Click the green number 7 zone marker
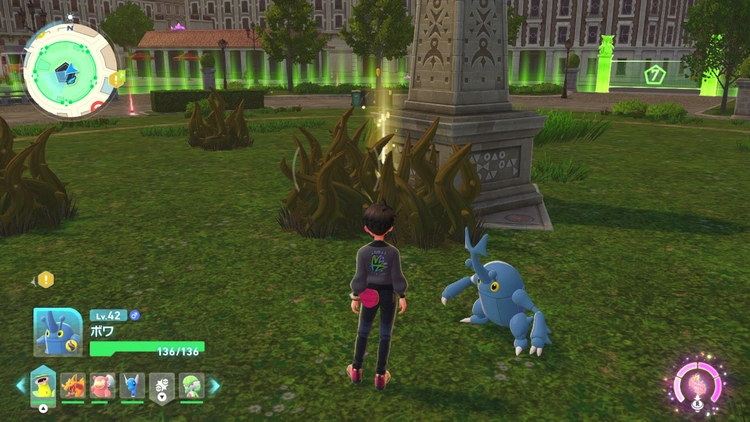750x422 pixels. pyautogui.click(x=654, y=74)
